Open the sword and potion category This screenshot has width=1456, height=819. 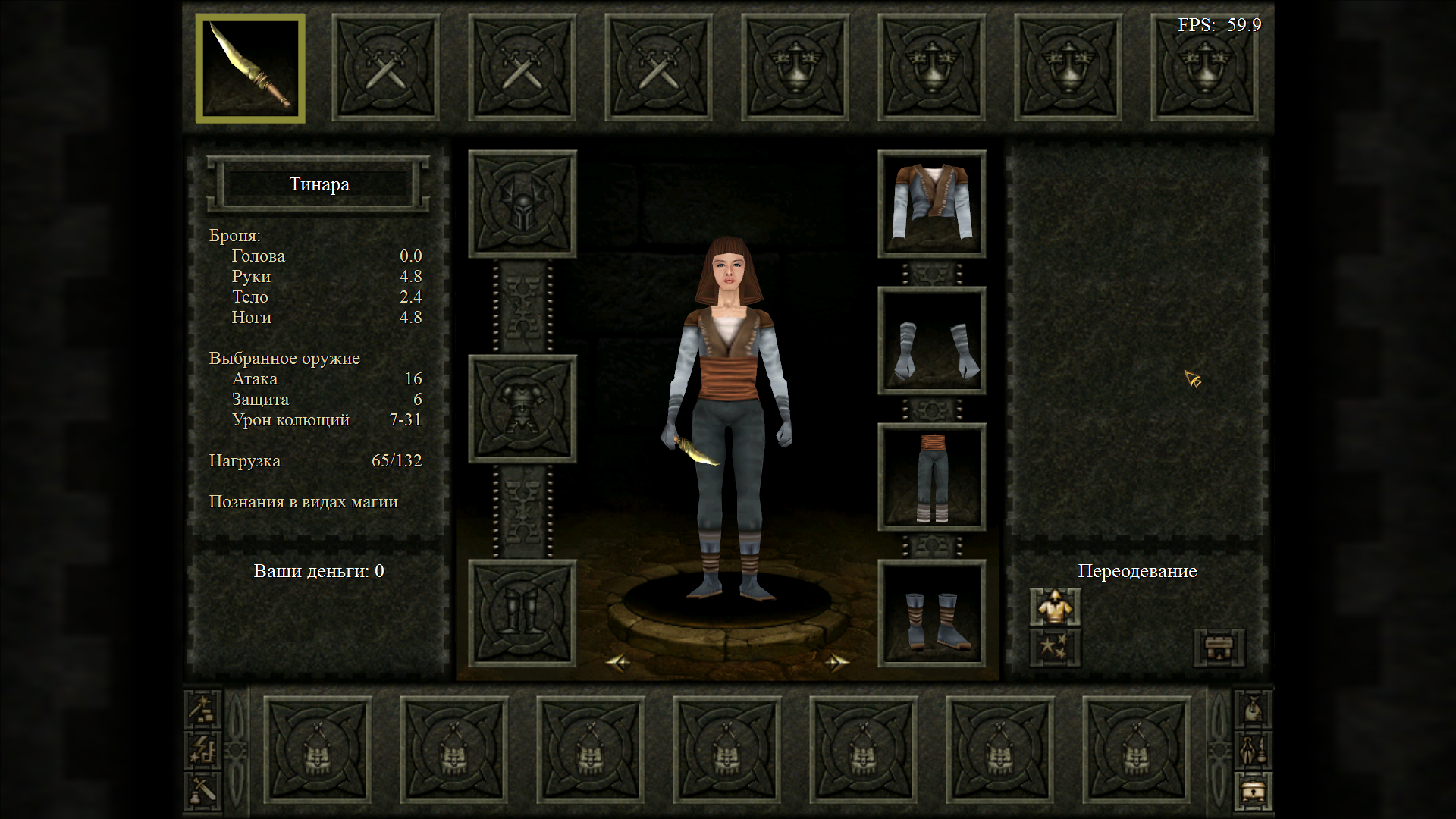[x=203, y=792]
